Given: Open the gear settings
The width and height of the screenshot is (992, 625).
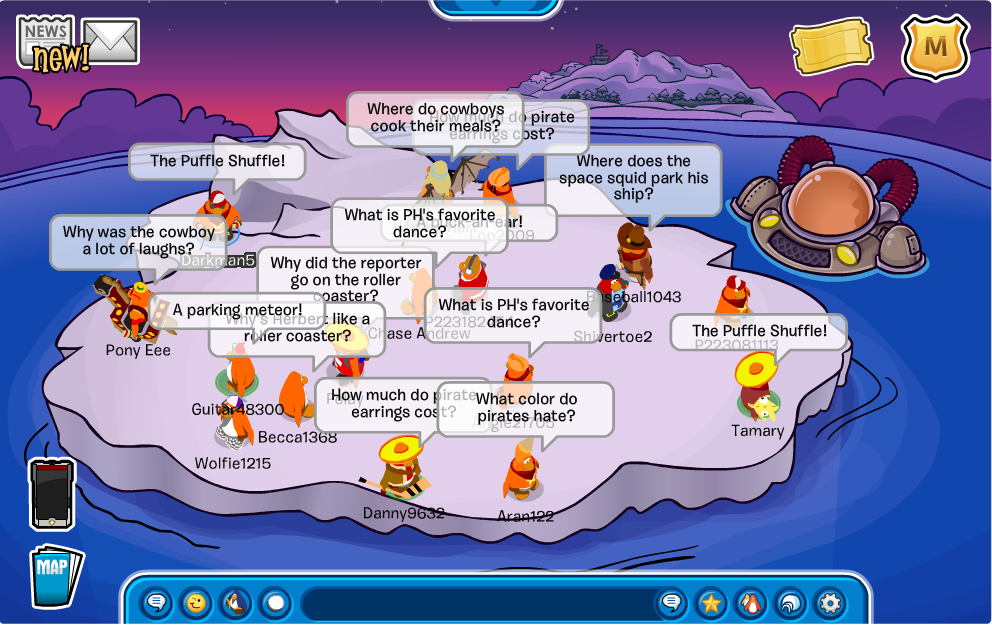Looking at the screenshot, I should point(830,603).
